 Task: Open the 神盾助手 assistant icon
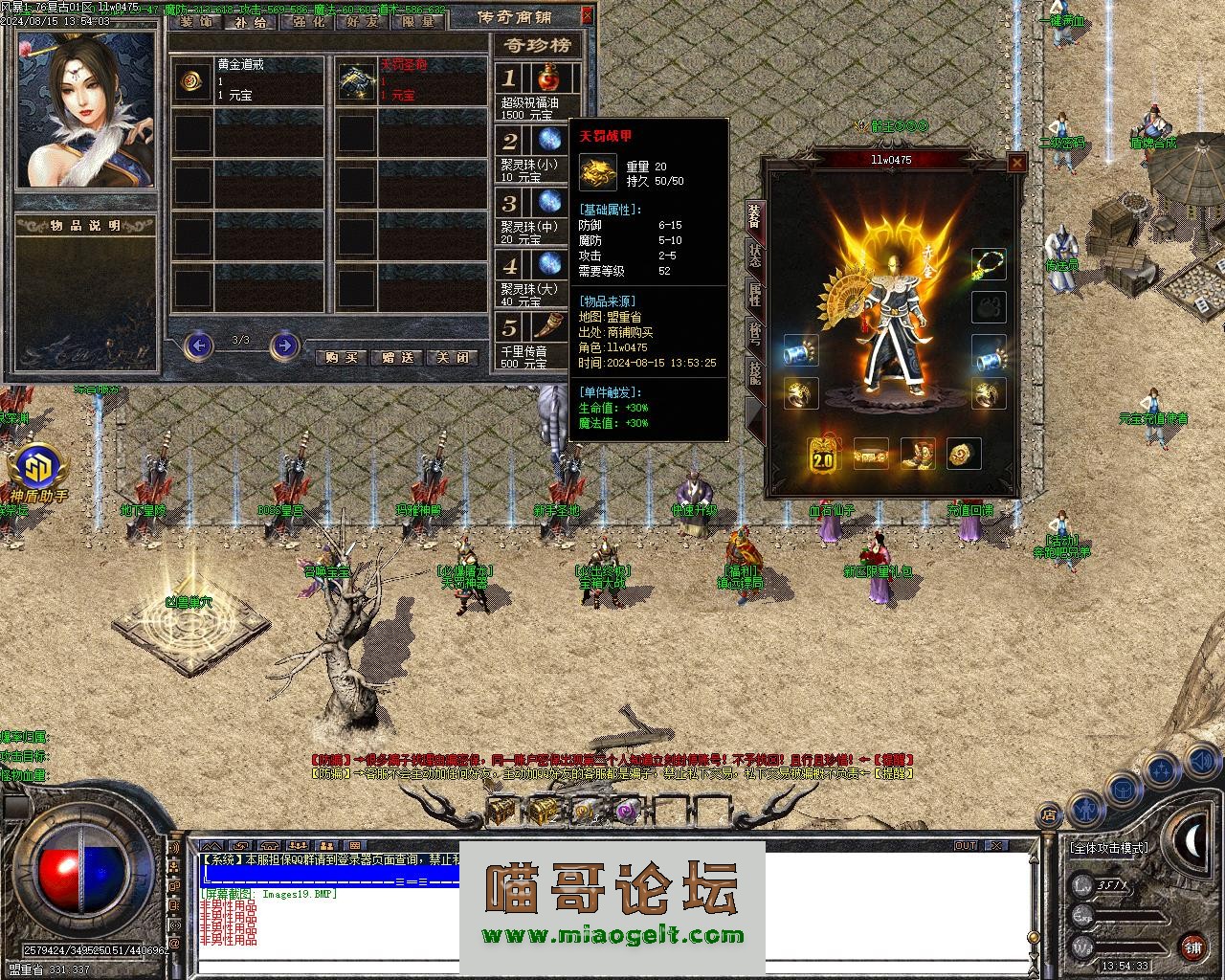point(39,469)
